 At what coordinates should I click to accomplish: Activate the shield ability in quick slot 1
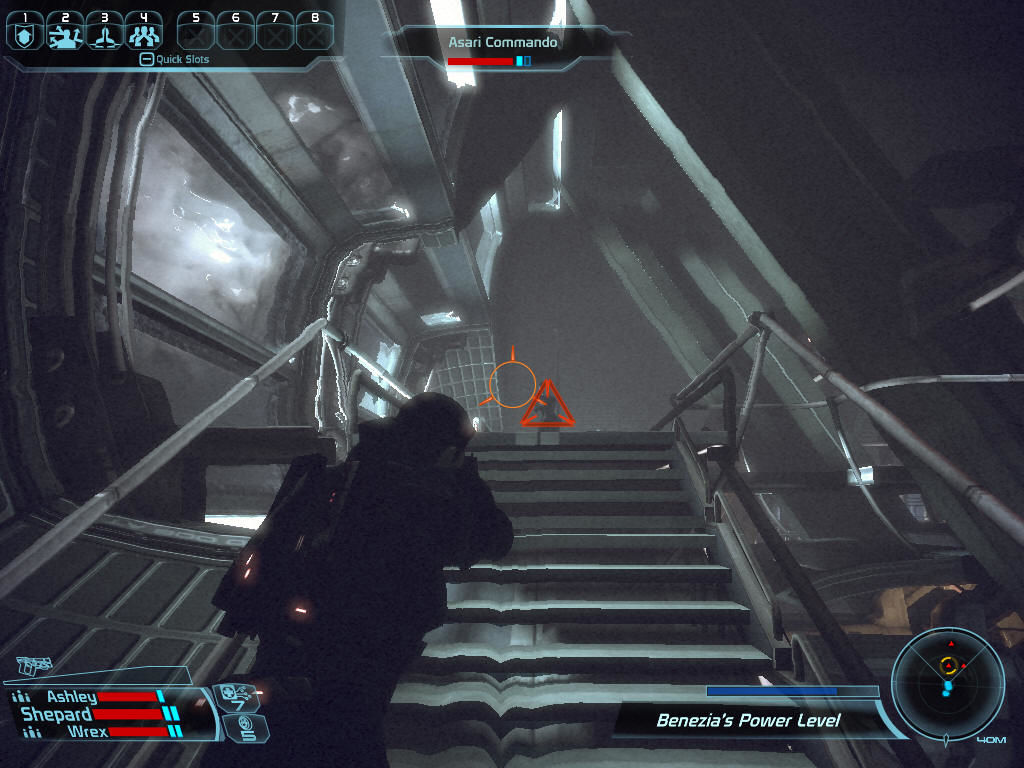[x=25, y=35]
